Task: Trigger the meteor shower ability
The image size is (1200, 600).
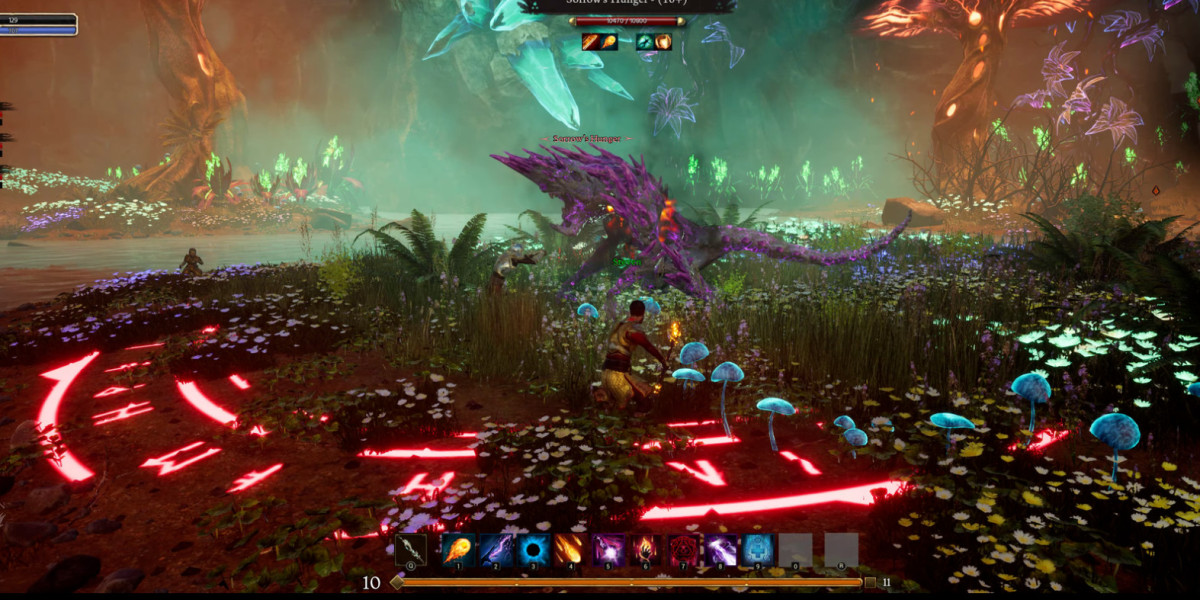Action: (x=571, y=549)
